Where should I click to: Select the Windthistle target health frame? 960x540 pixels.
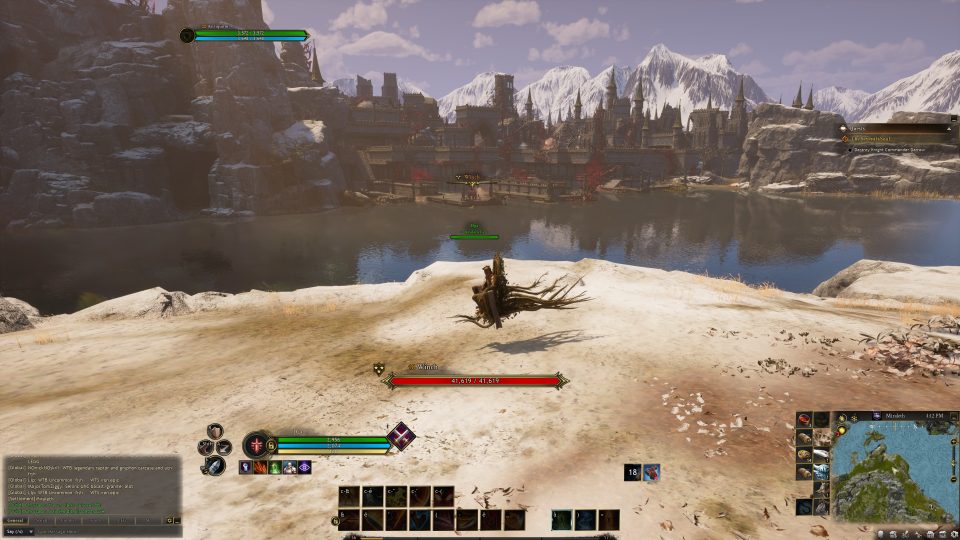point(477,380)
